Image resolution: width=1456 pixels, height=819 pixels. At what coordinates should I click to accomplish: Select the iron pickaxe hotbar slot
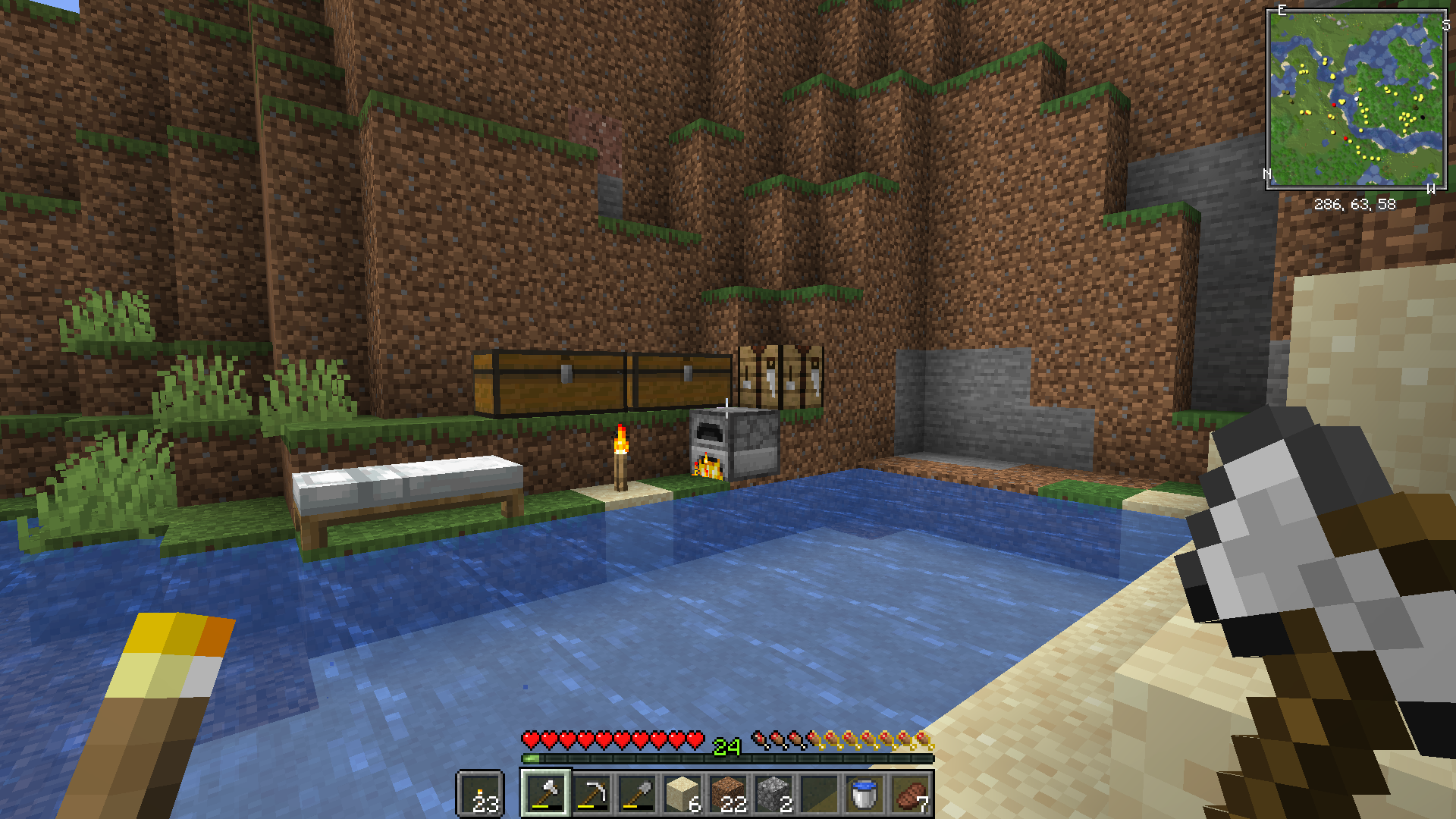591,794
